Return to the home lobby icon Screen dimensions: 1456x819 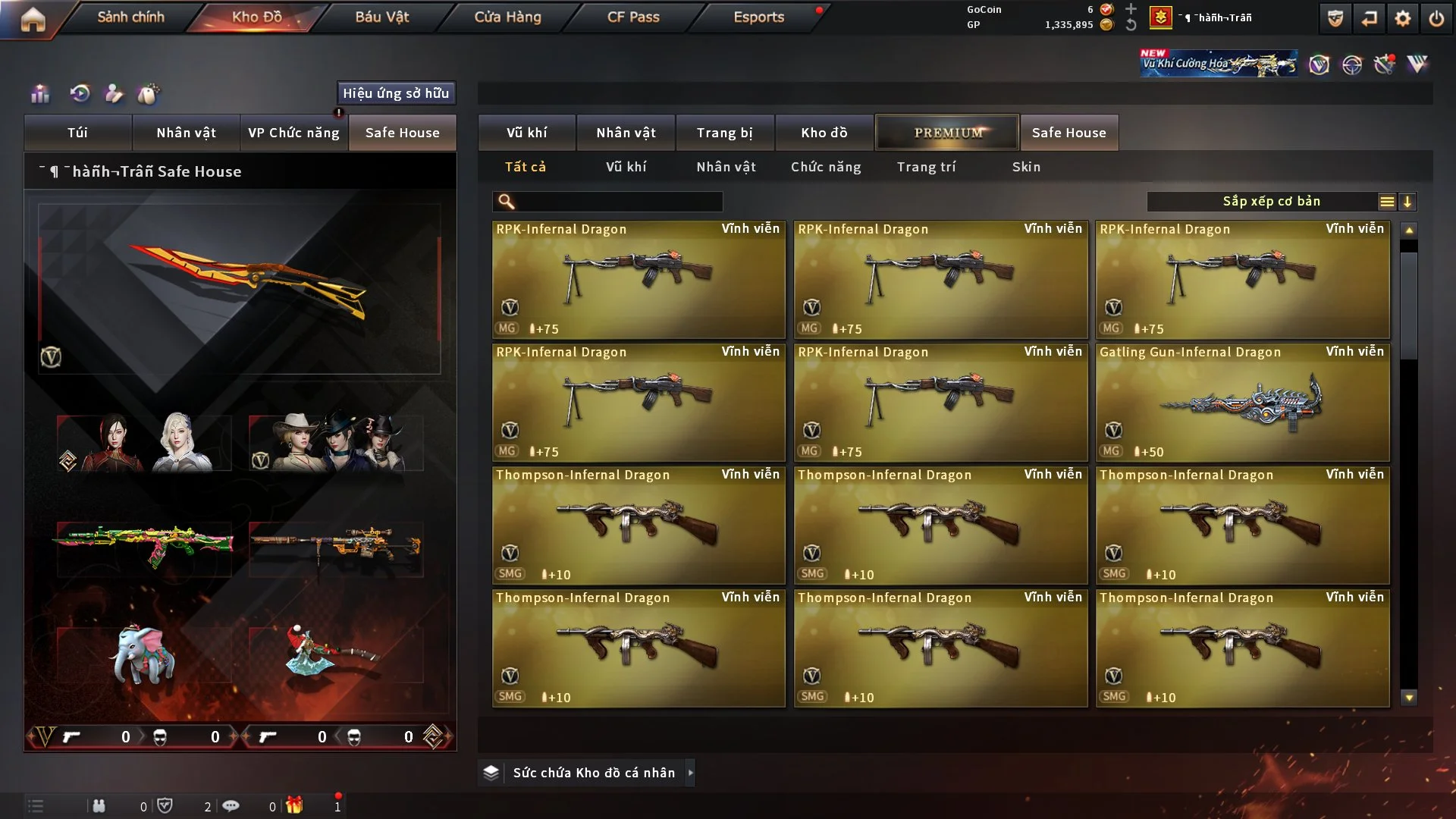coord(33,19)
